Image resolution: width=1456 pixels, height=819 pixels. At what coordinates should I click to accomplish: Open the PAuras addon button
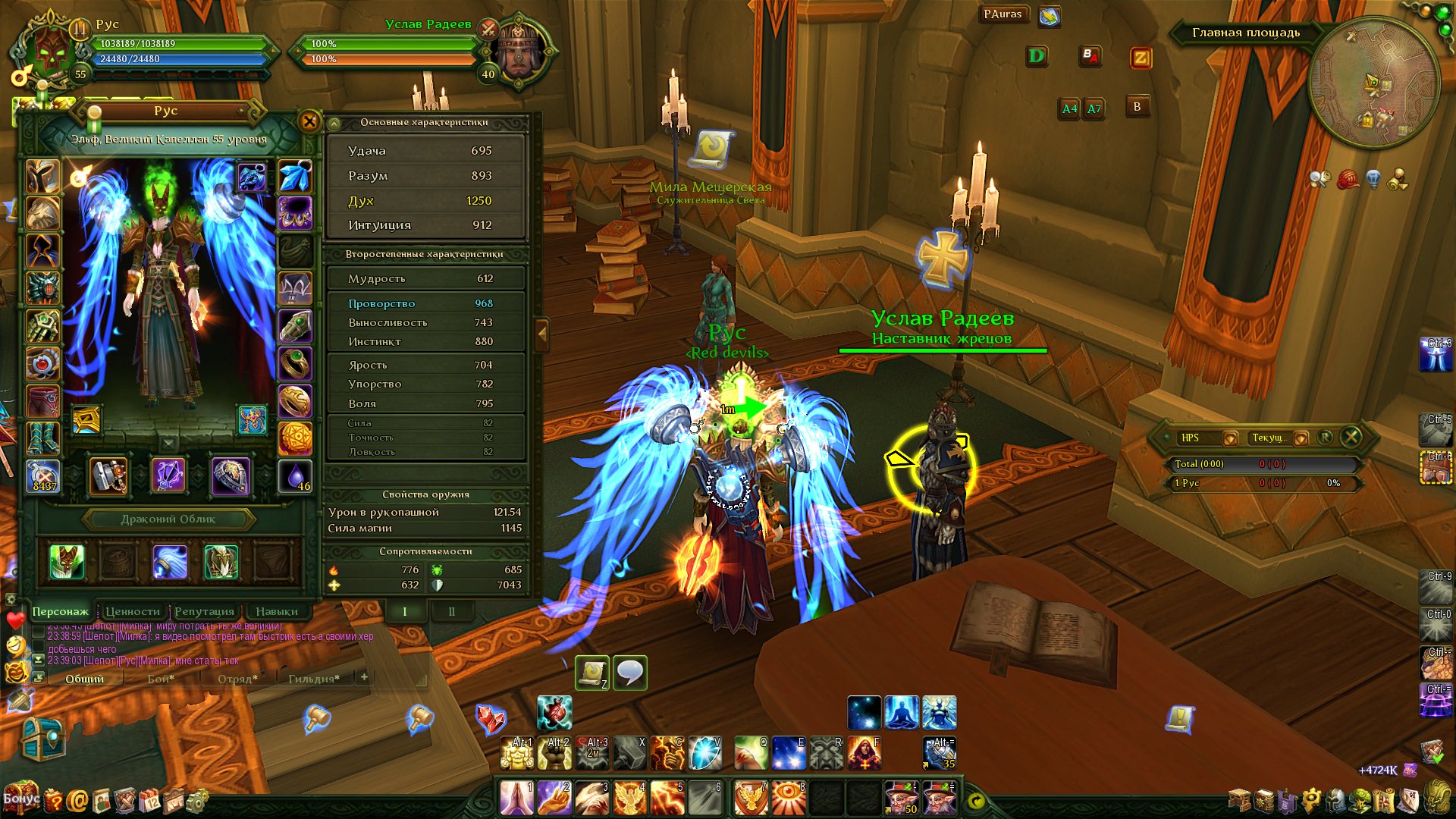[x=1003, y=14]
